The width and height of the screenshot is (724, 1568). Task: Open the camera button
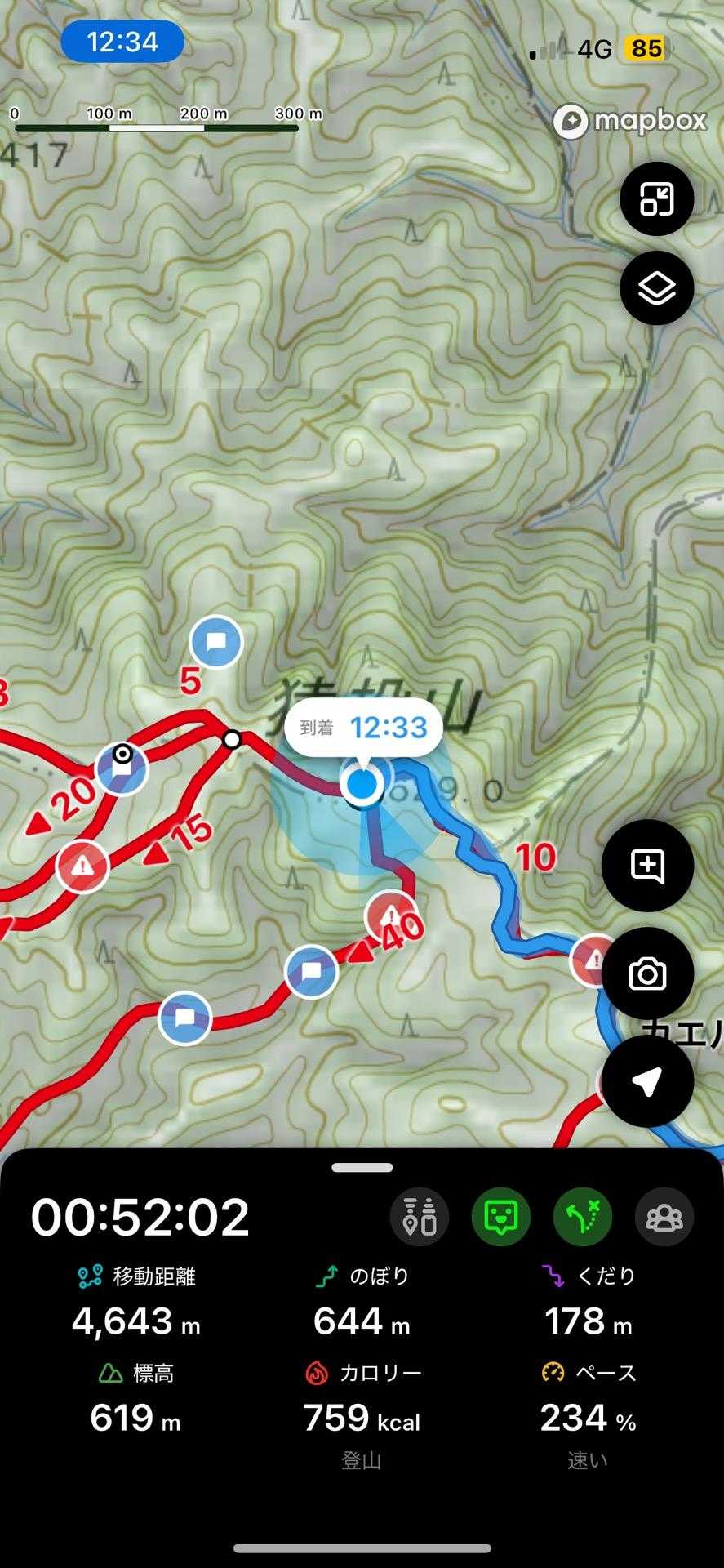tap(647, 973)
